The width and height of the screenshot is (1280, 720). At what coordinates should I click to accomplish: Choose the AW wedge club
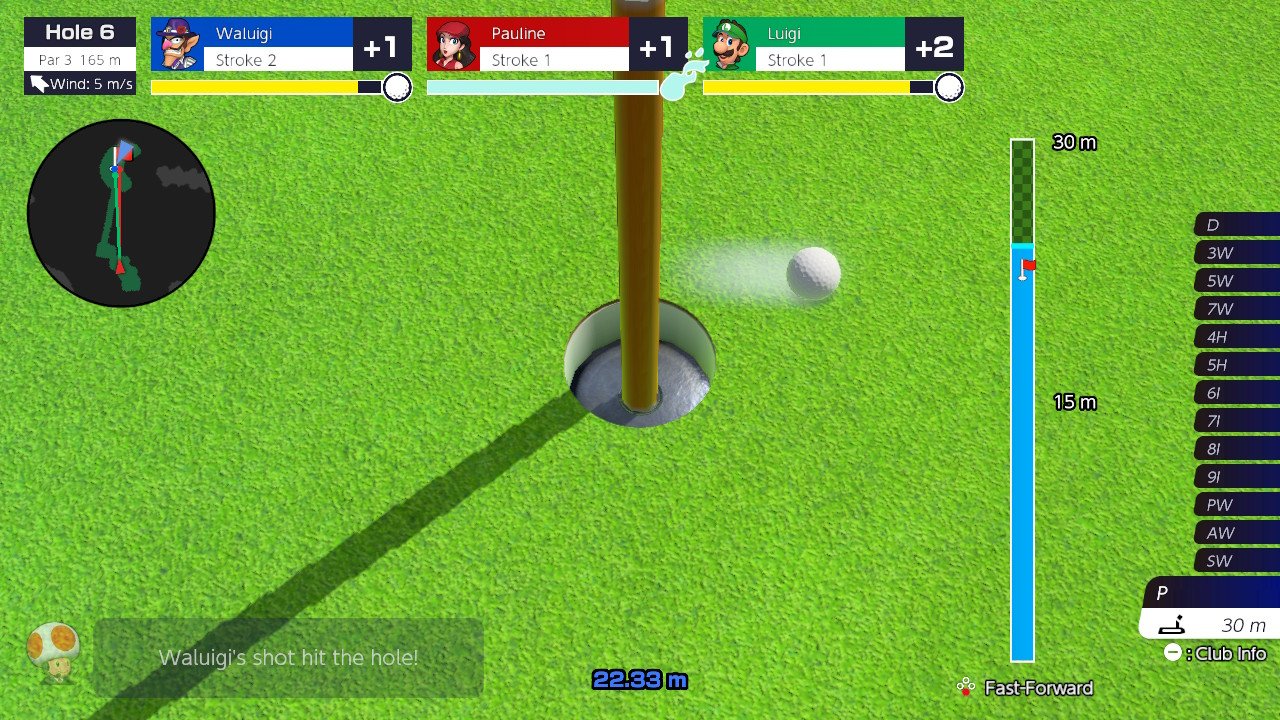coord(1237,533)
